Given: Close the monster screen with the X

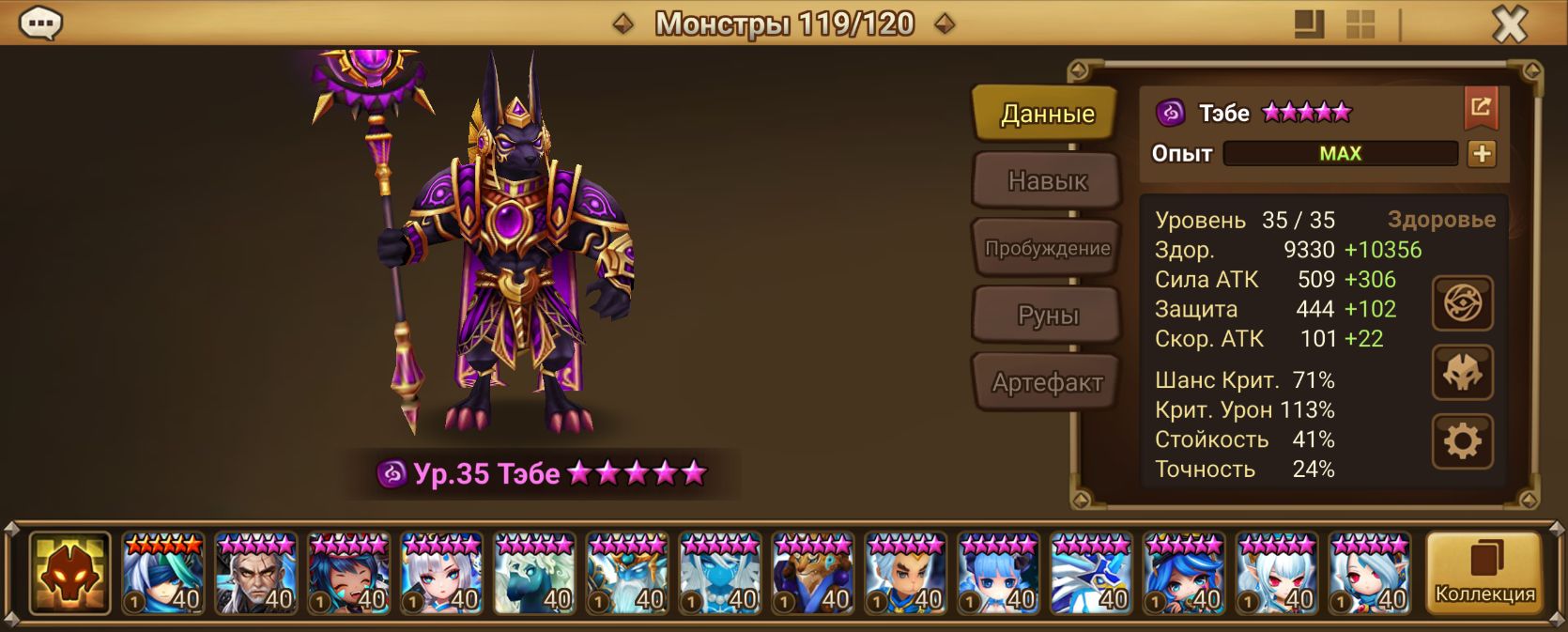Looking at the screenshot, I should [x=1509, y=24].
